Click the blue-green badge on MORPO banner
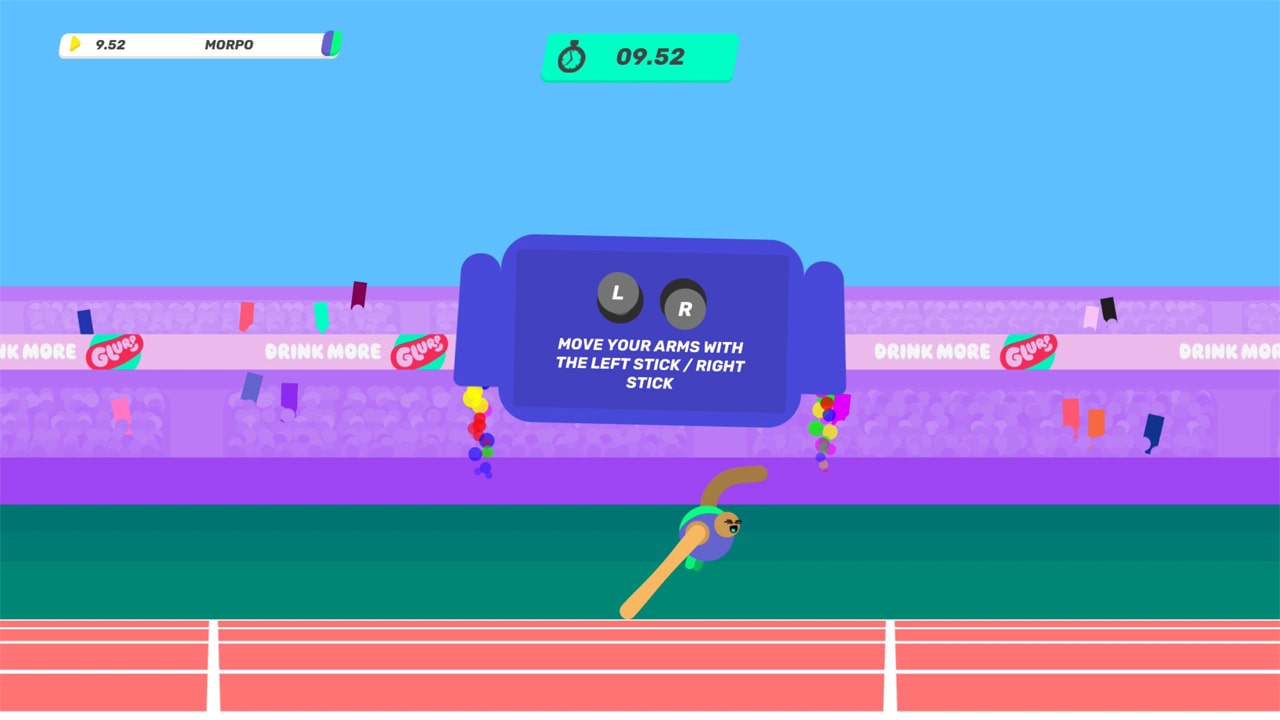The height and width of the screenshot is (720, 1280). coord(330,44)
